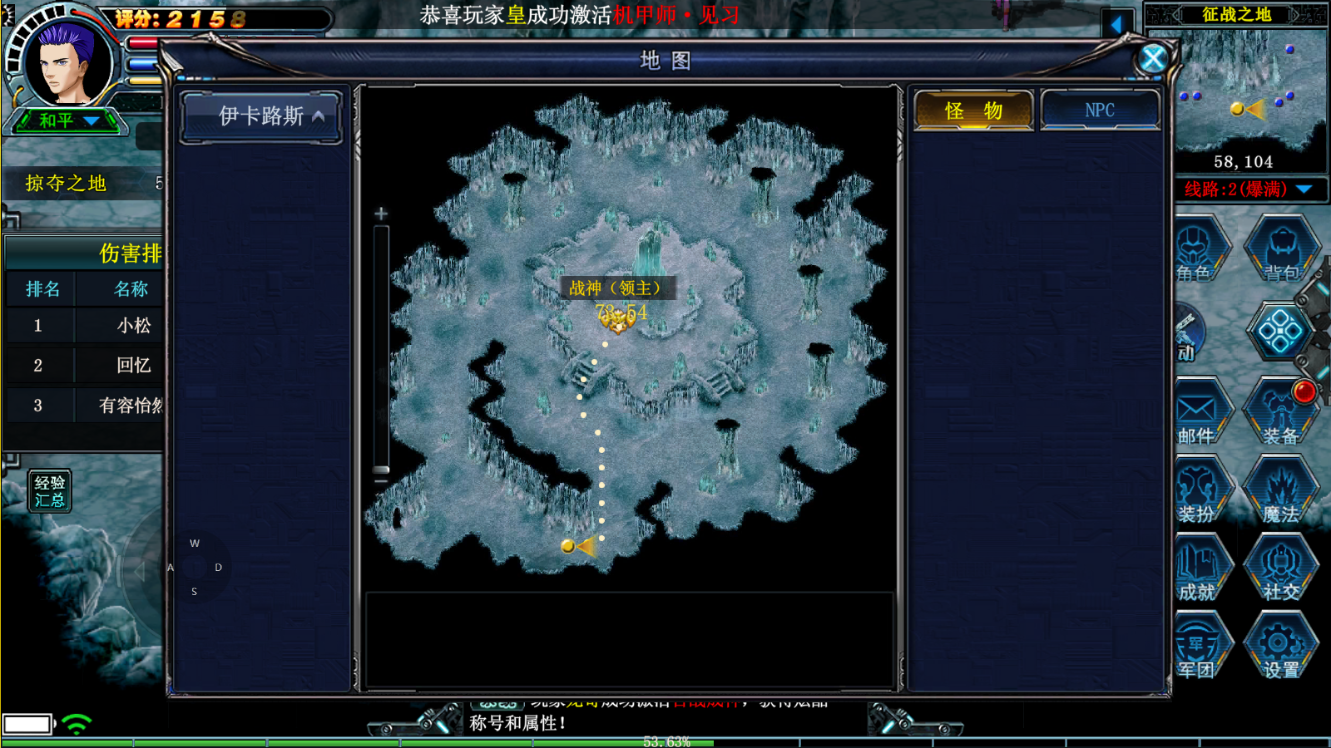Open the 背包 backpack
This screenshot has width=1331, height=748.
pos(1281,249)
